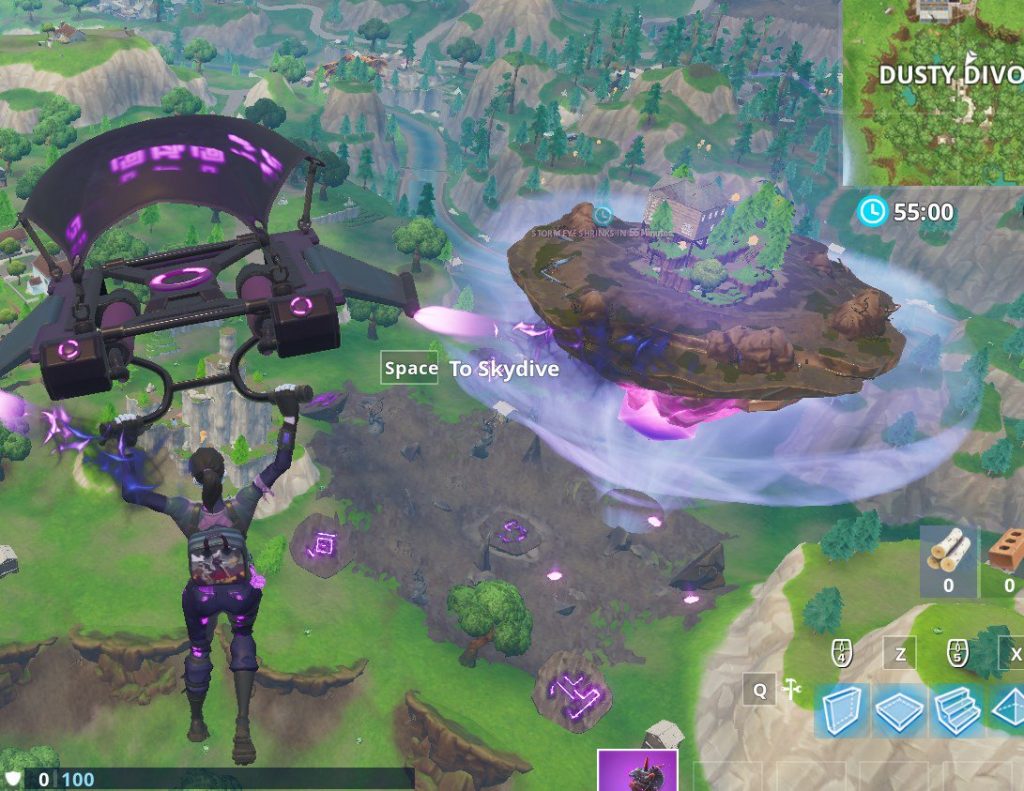Select the stairs building piece
This screenshot has width=1024, height=791.
click(x=957, y=710)
